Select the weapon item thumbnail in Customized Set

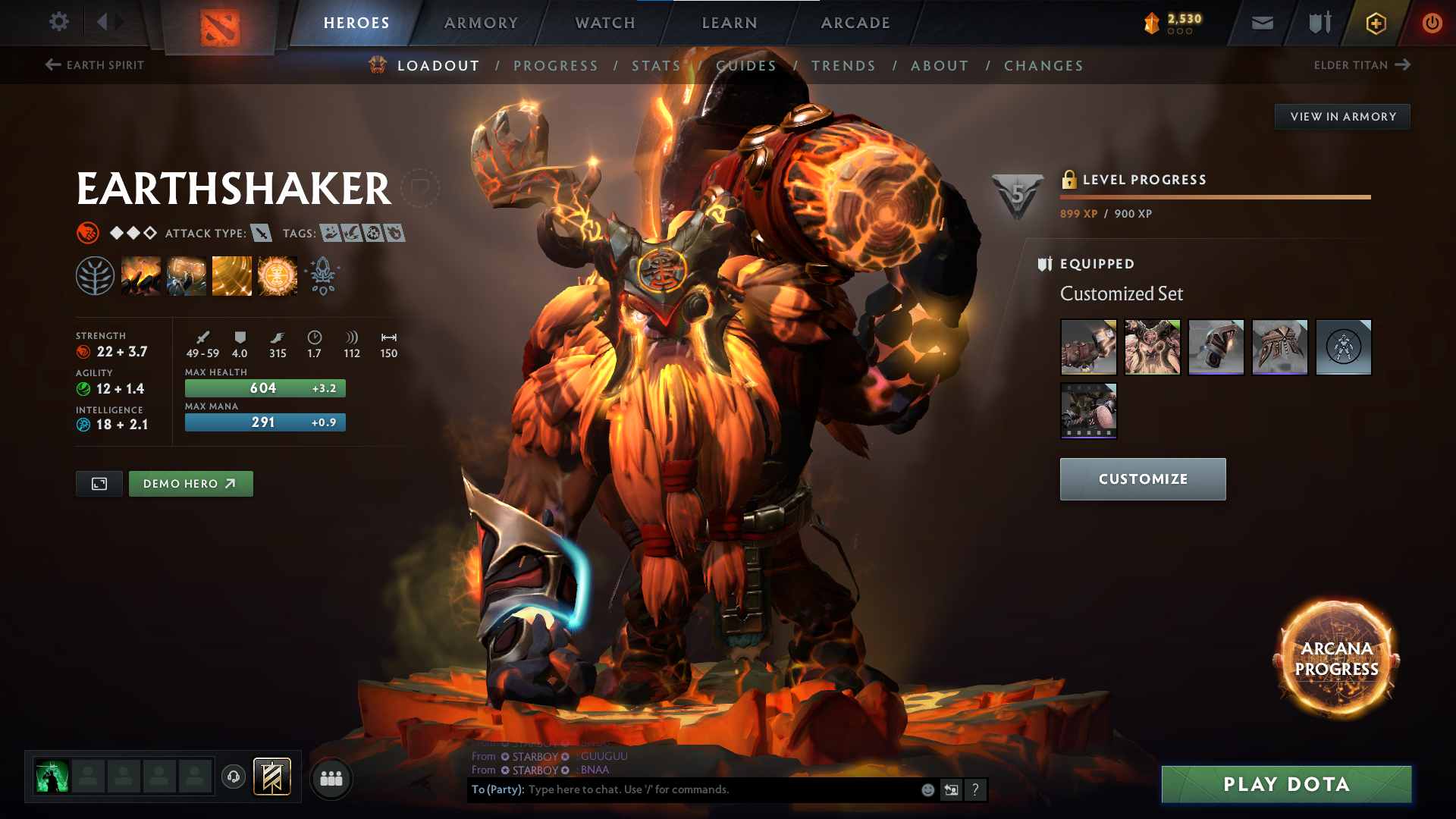pos(1087,347)
